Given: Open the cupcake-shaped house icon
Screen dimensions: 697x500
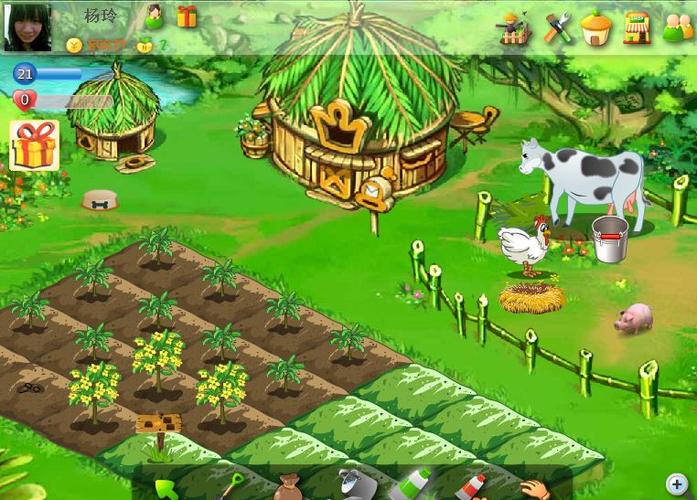Looking at the screenshot, I should point(596,27).
